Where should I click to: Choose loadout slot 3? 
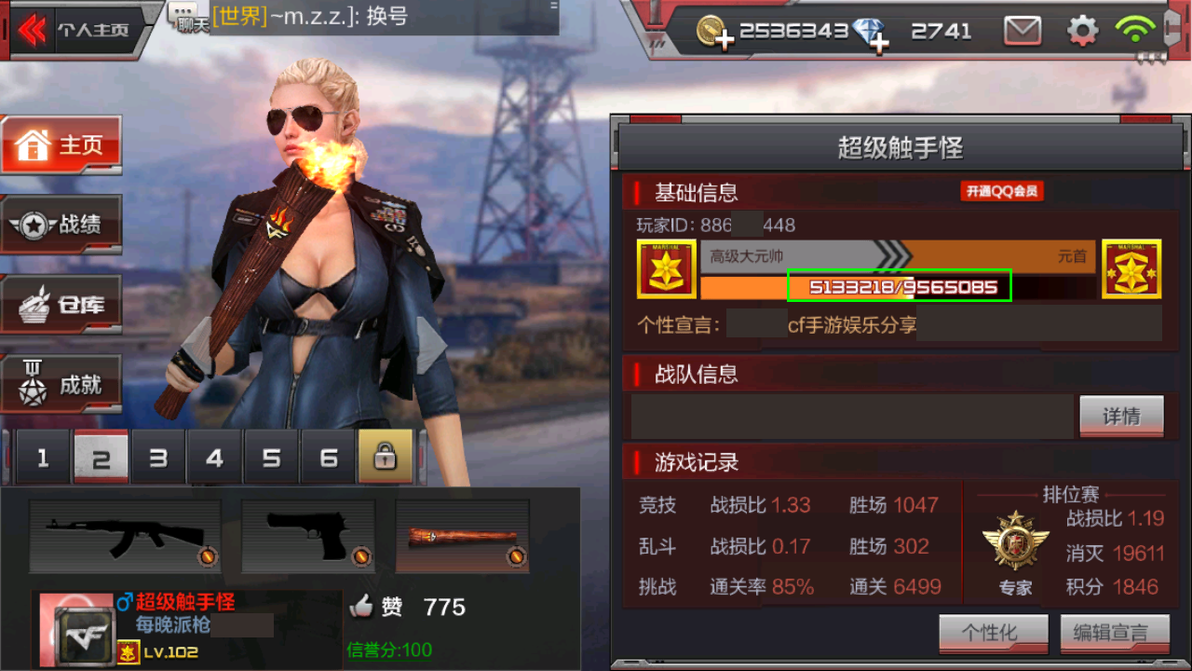(x=158, y=458)
